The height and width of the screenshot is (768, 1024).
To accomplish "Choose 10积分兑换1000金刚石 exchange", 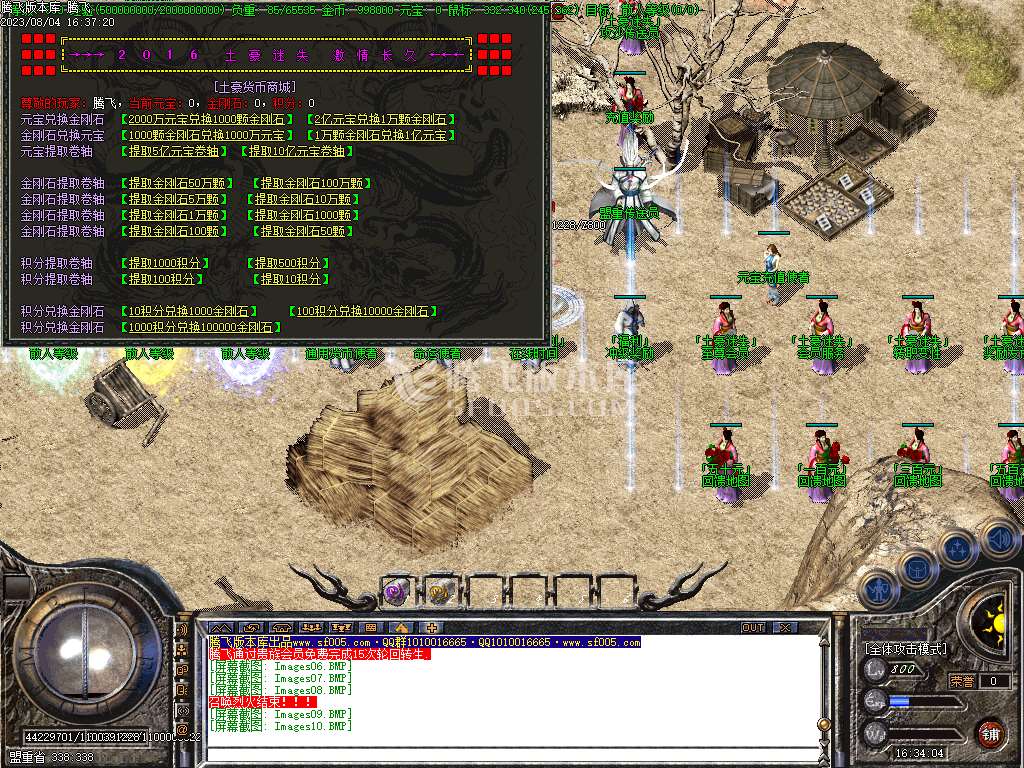I will coord(192,311).
